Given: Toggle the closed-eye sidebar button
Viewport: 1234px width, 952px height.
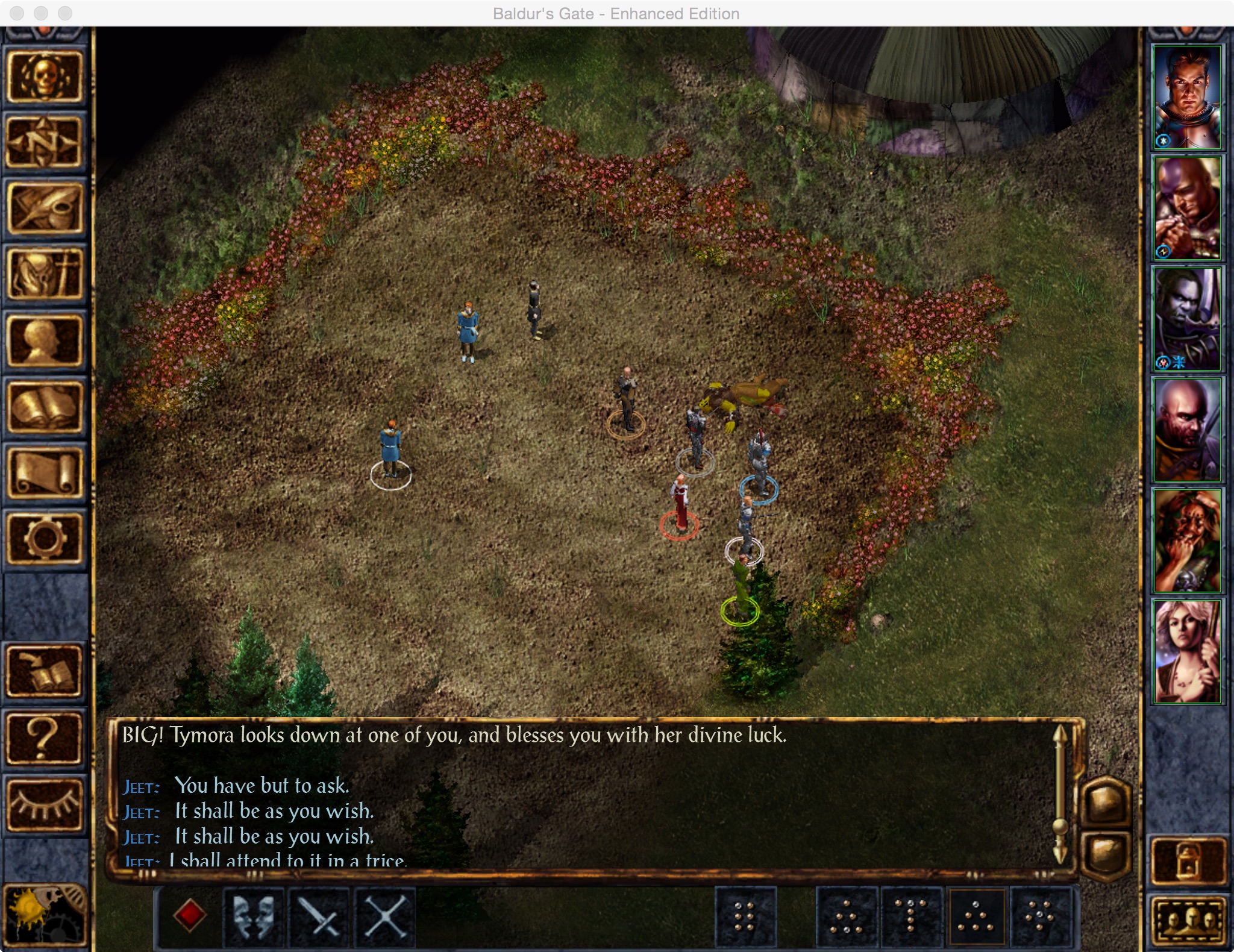Looking at the screenshot, I should [44, 805].
